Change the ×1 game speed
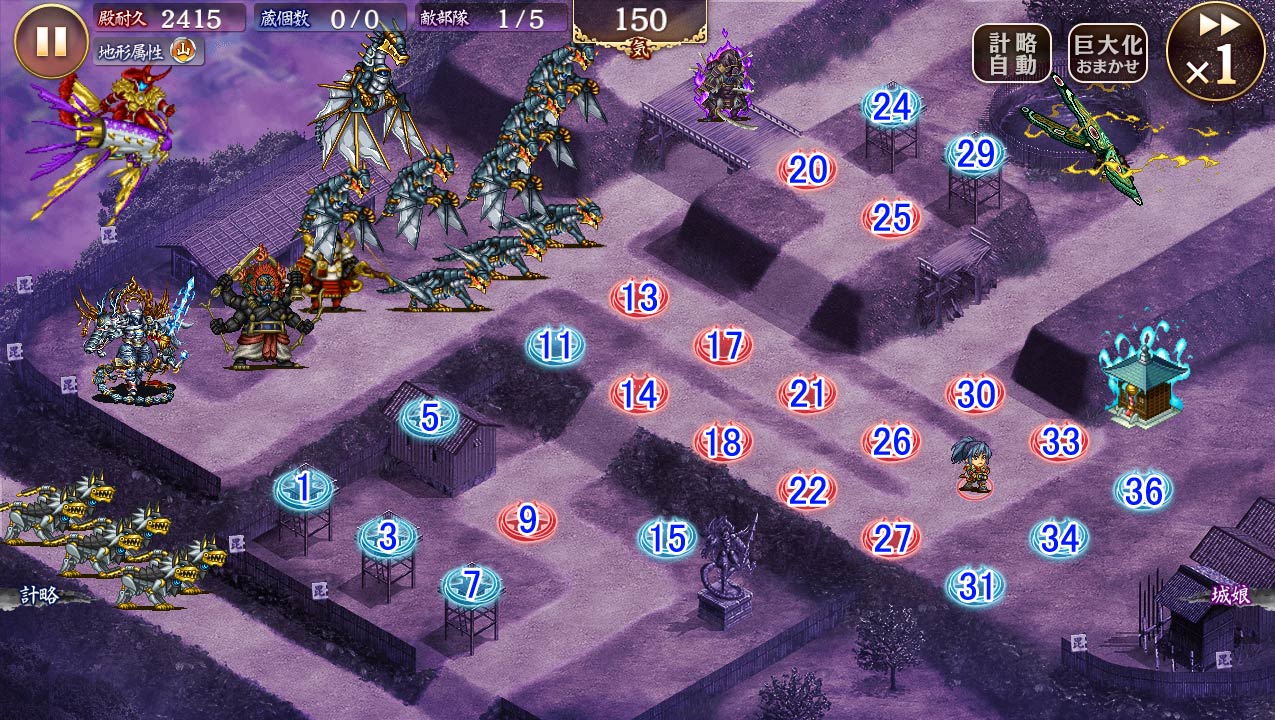The height and width of the screenshot is (720, 1275). pyautogui.click(x=1215, y=51)
